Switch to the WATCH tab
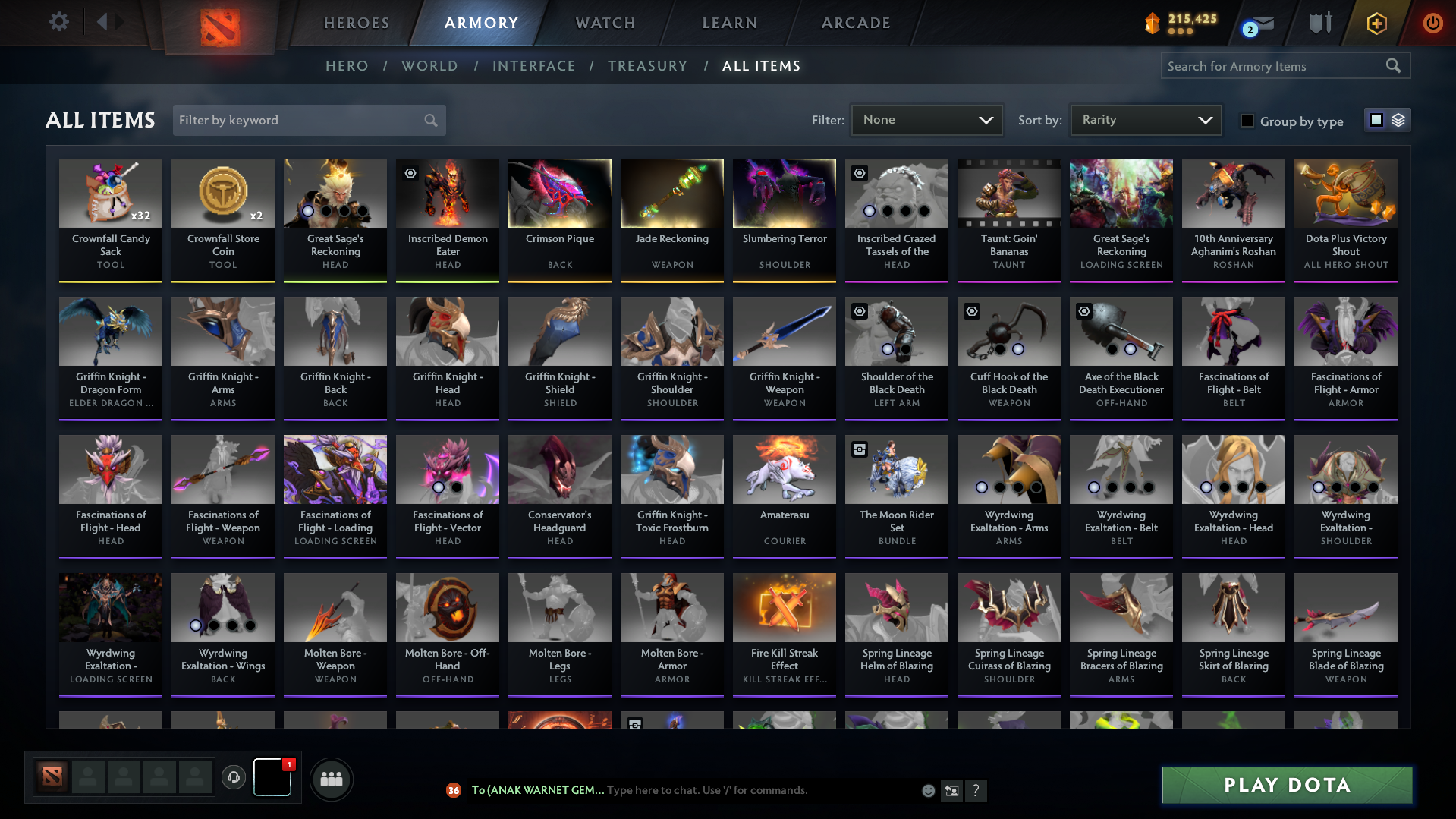The height and width of the screenshot is (819, 1456). pyautogui.click(x=605, y=23)
